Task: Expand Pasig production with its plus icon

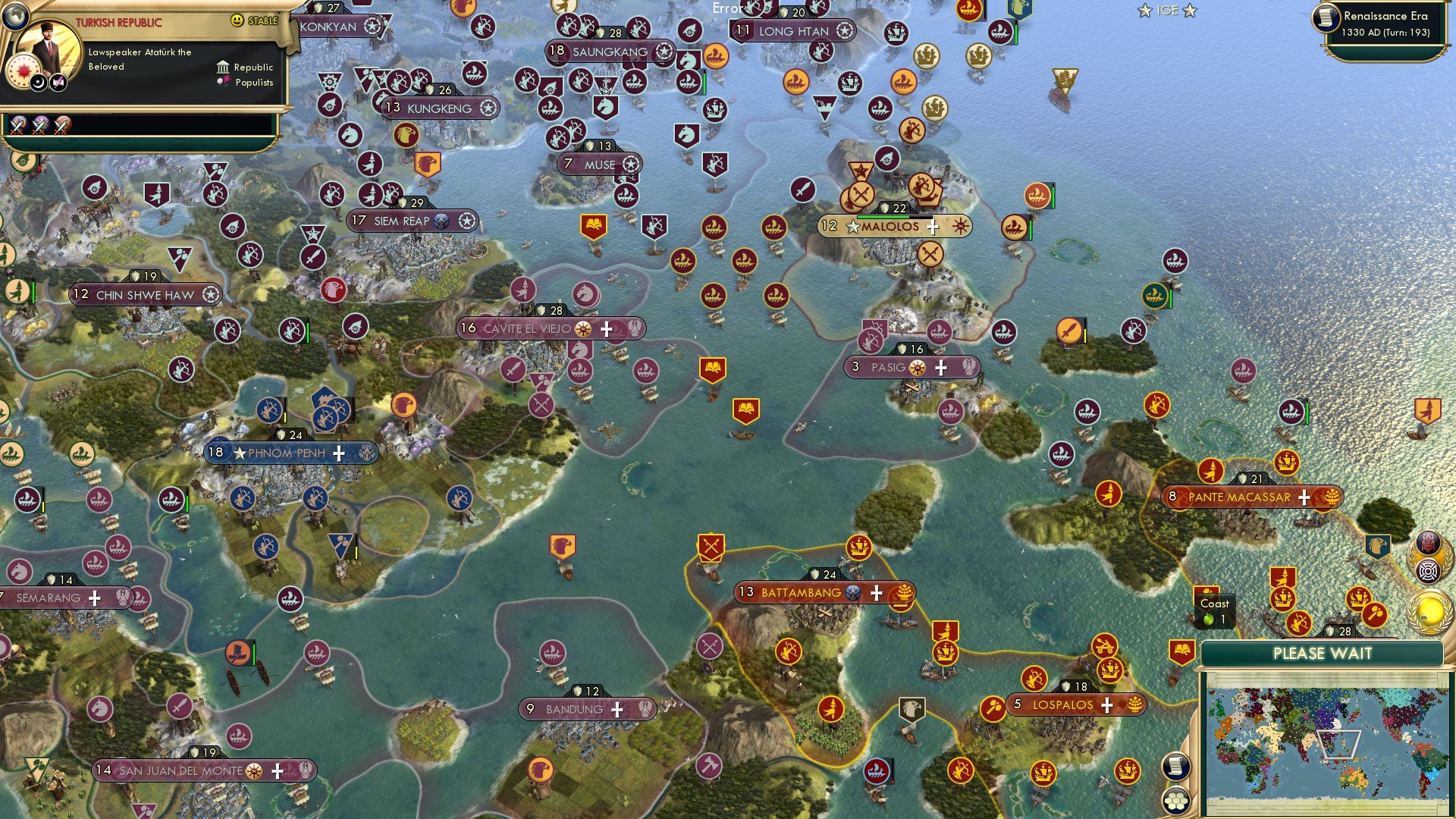Action: [x=940, y=368]
